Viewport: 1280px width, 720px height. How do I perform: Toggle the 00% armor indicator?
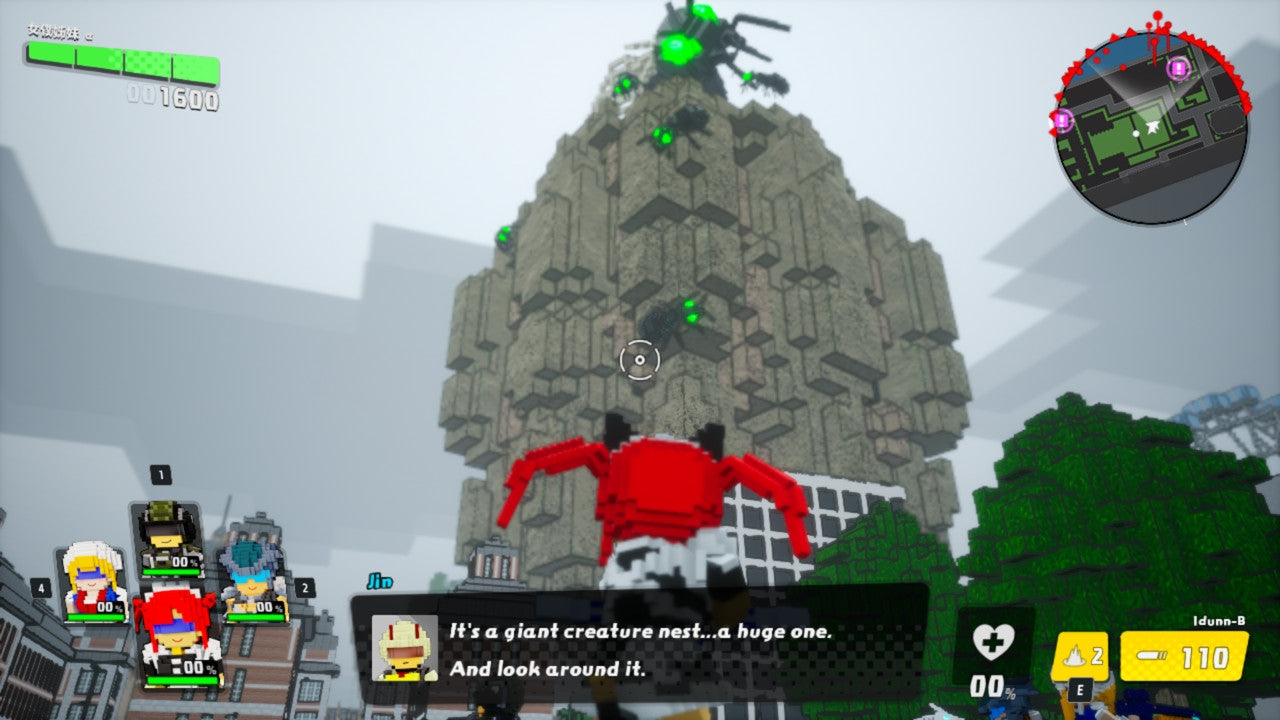pyautogui.click(x=990, y=687)
